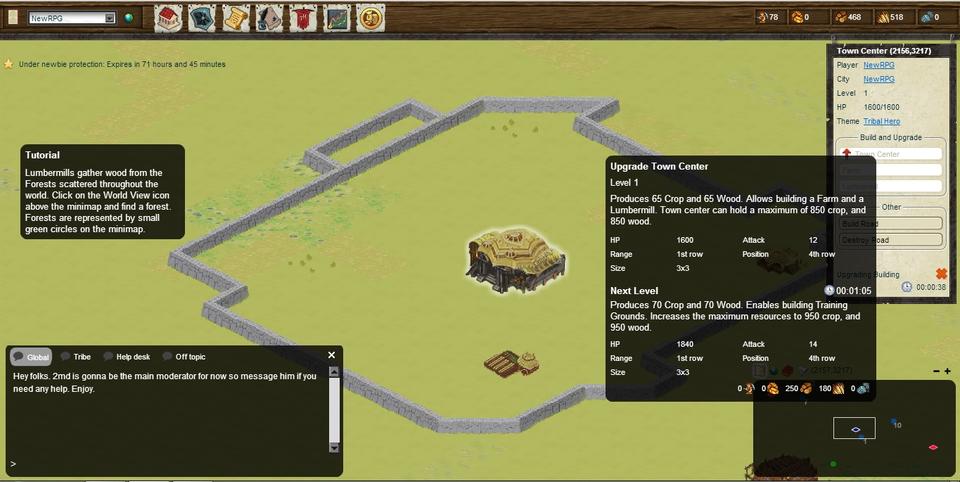Cancel the building upgrade with orange X

941,273
